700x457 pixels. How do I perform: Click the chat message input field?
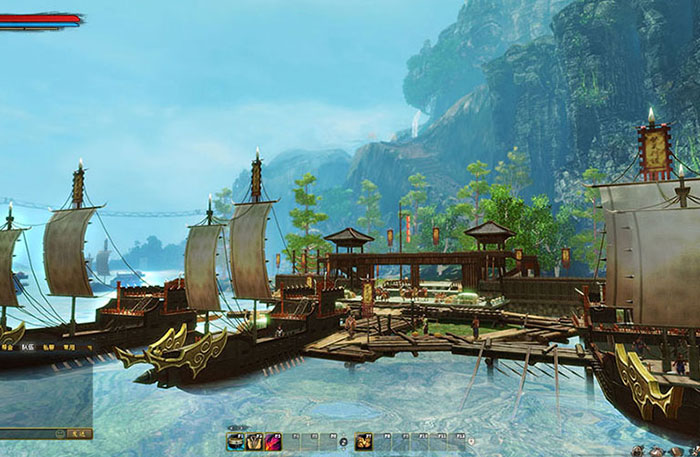pos(28,433)
